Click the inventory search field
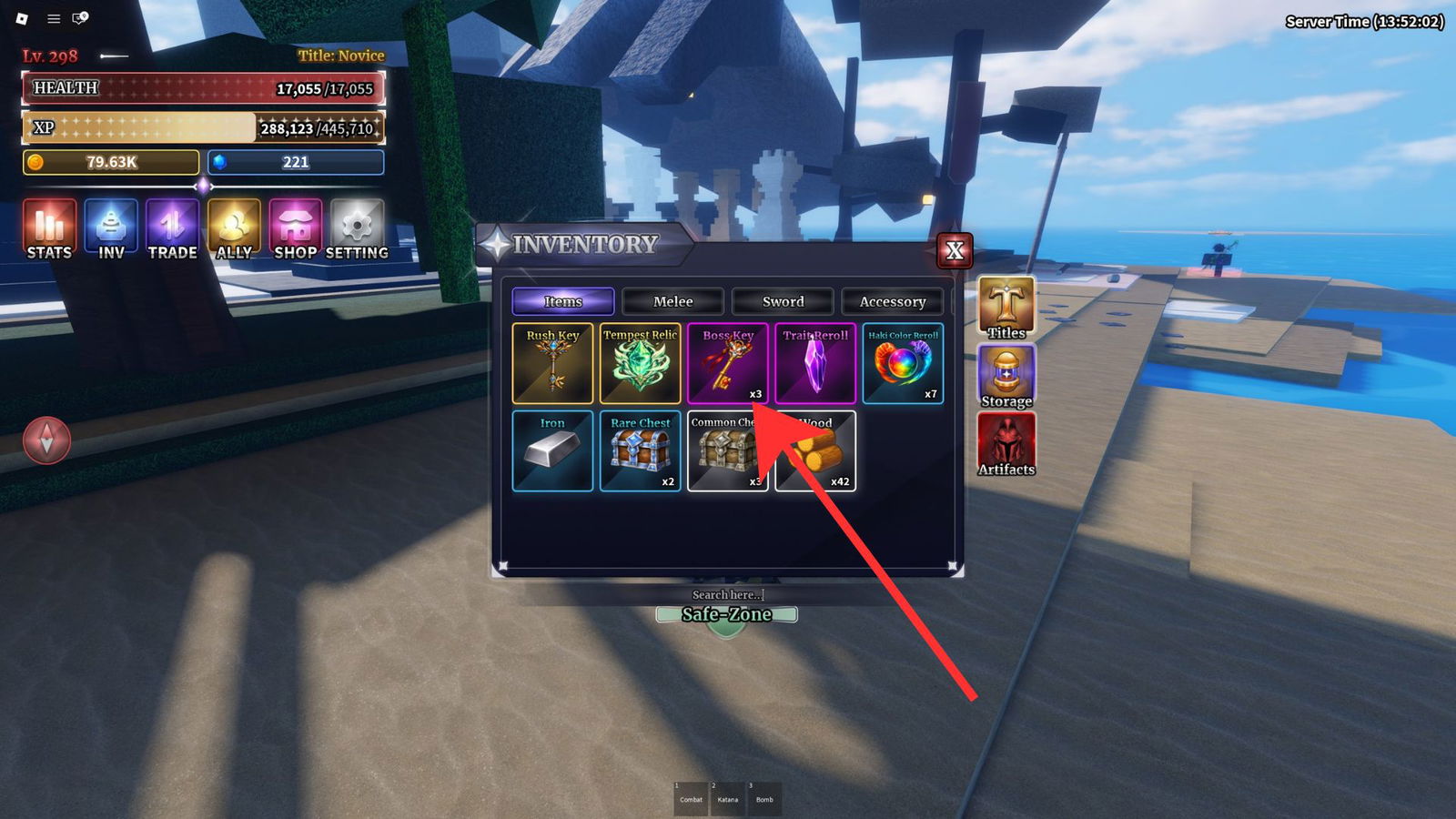 (726, 593)
